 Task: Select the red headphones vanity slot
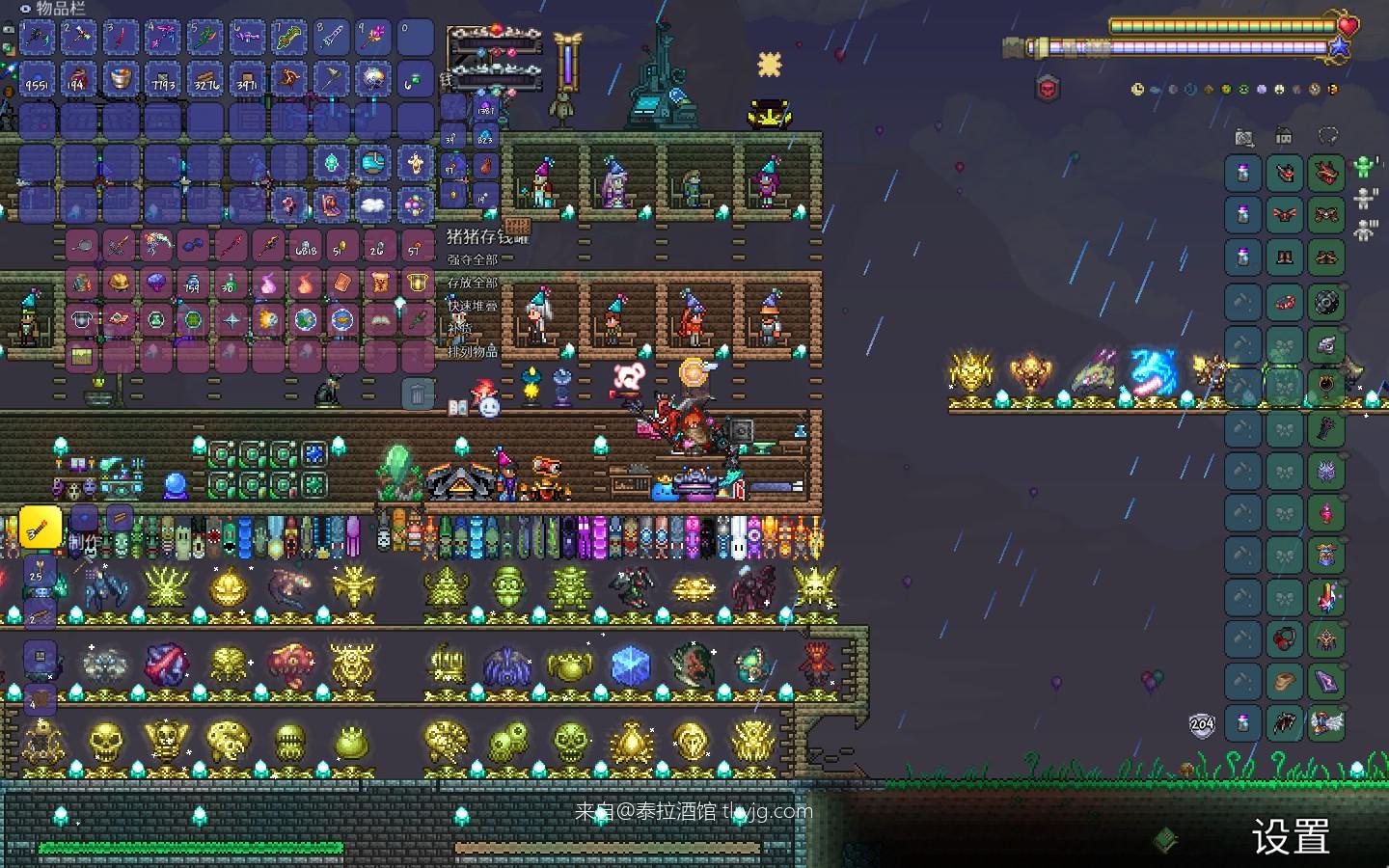pos(1285,638)
